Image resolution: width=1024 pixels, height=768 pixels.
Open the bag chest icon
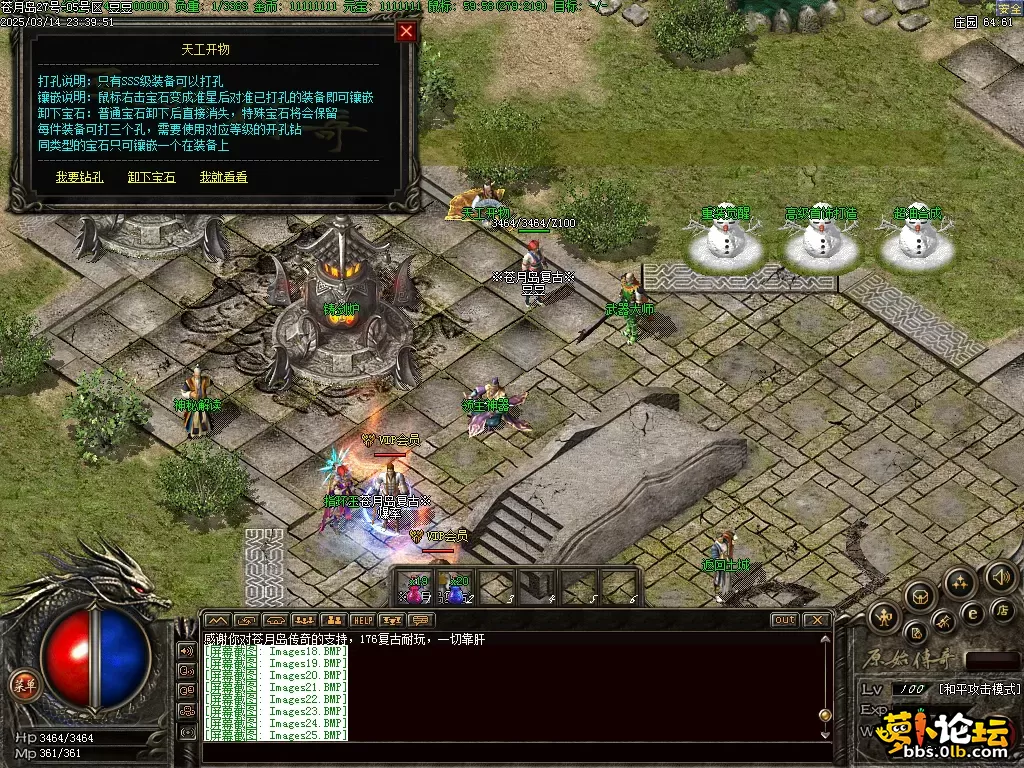click(919, 597)
